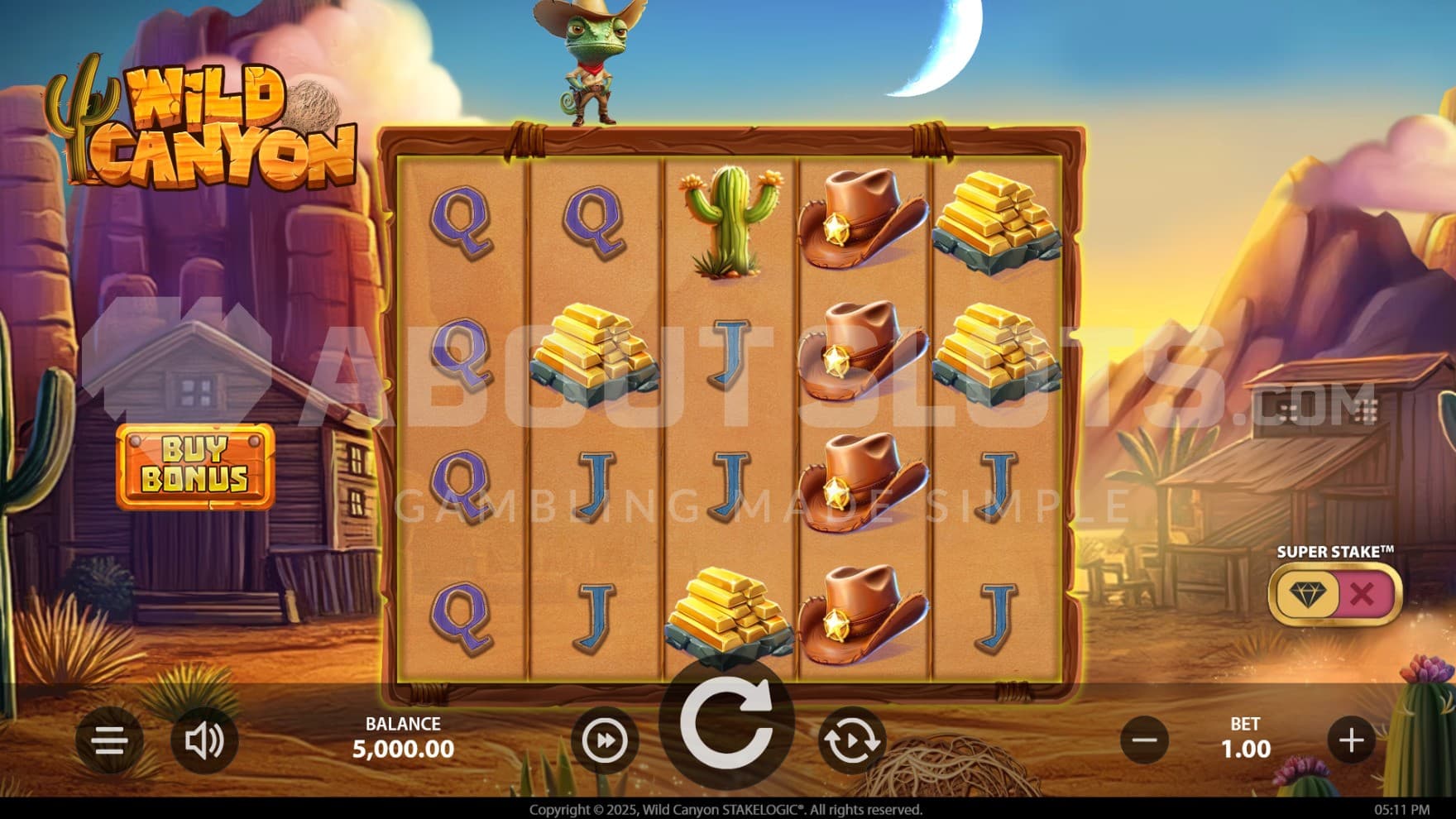
Task: Mute the game sound via speaker icon
Action: point(204,740)
